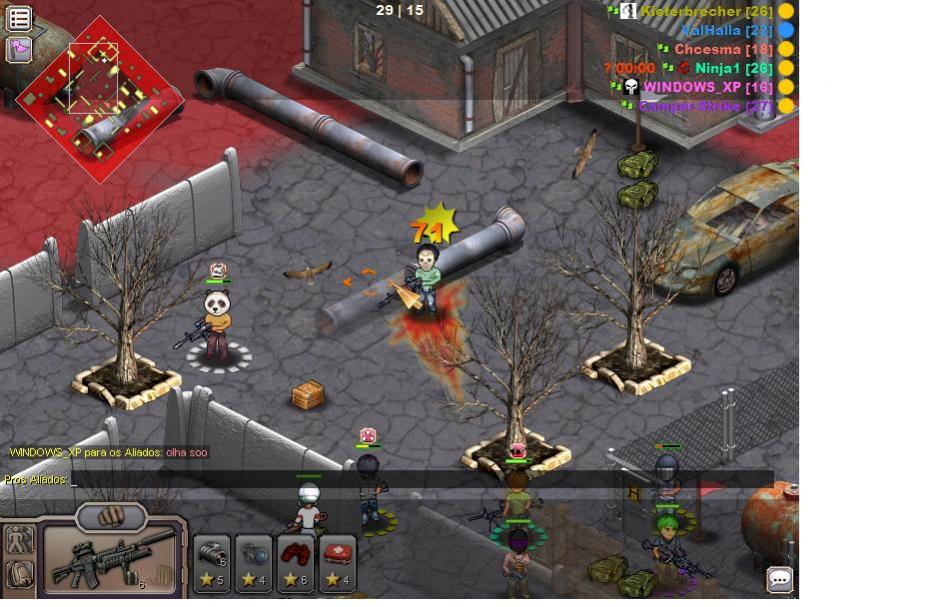
Task: Click the allies chat input line
Action: (x=400, y=480)
